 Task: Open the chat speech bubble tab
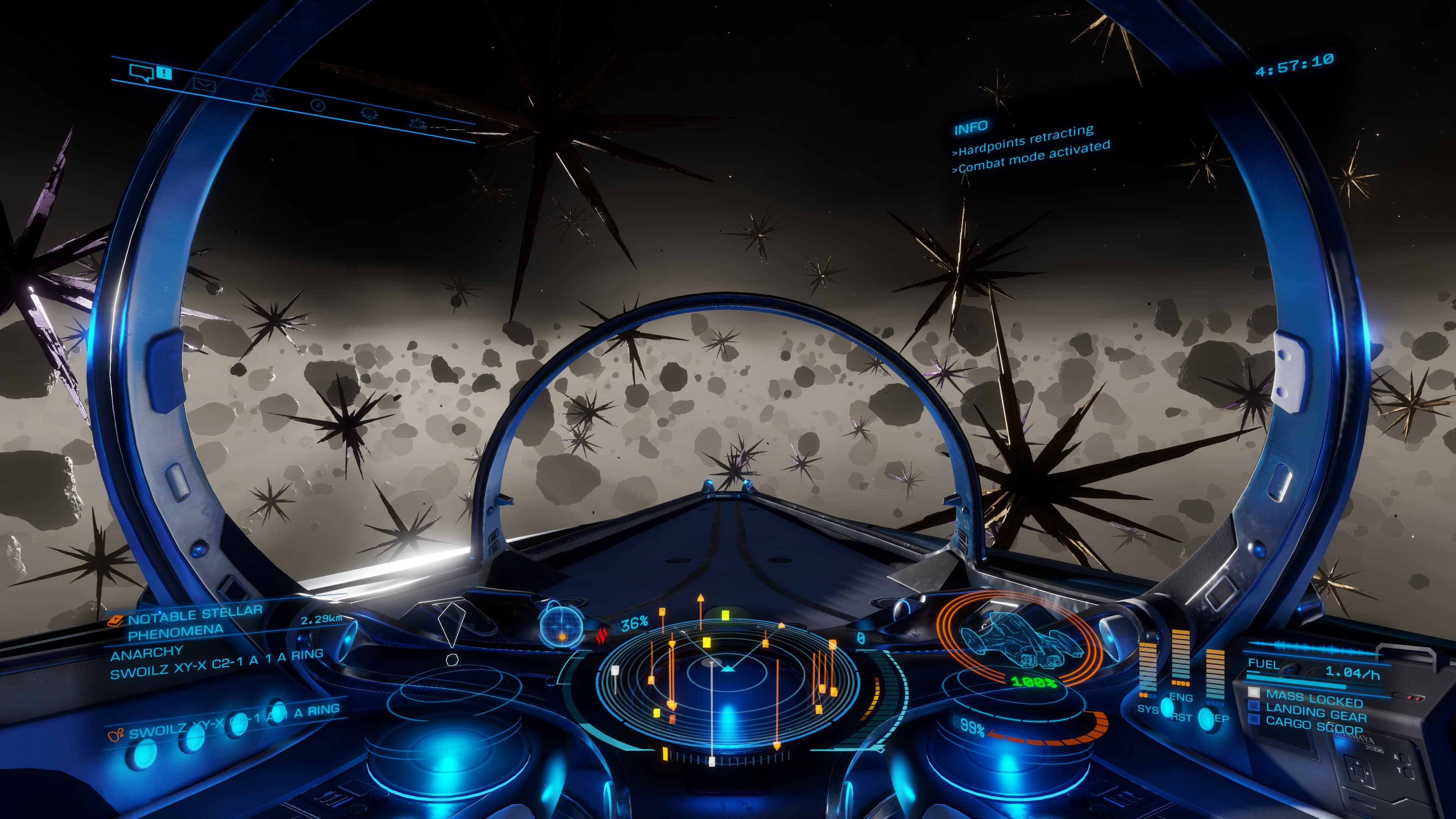pos(141,72)
